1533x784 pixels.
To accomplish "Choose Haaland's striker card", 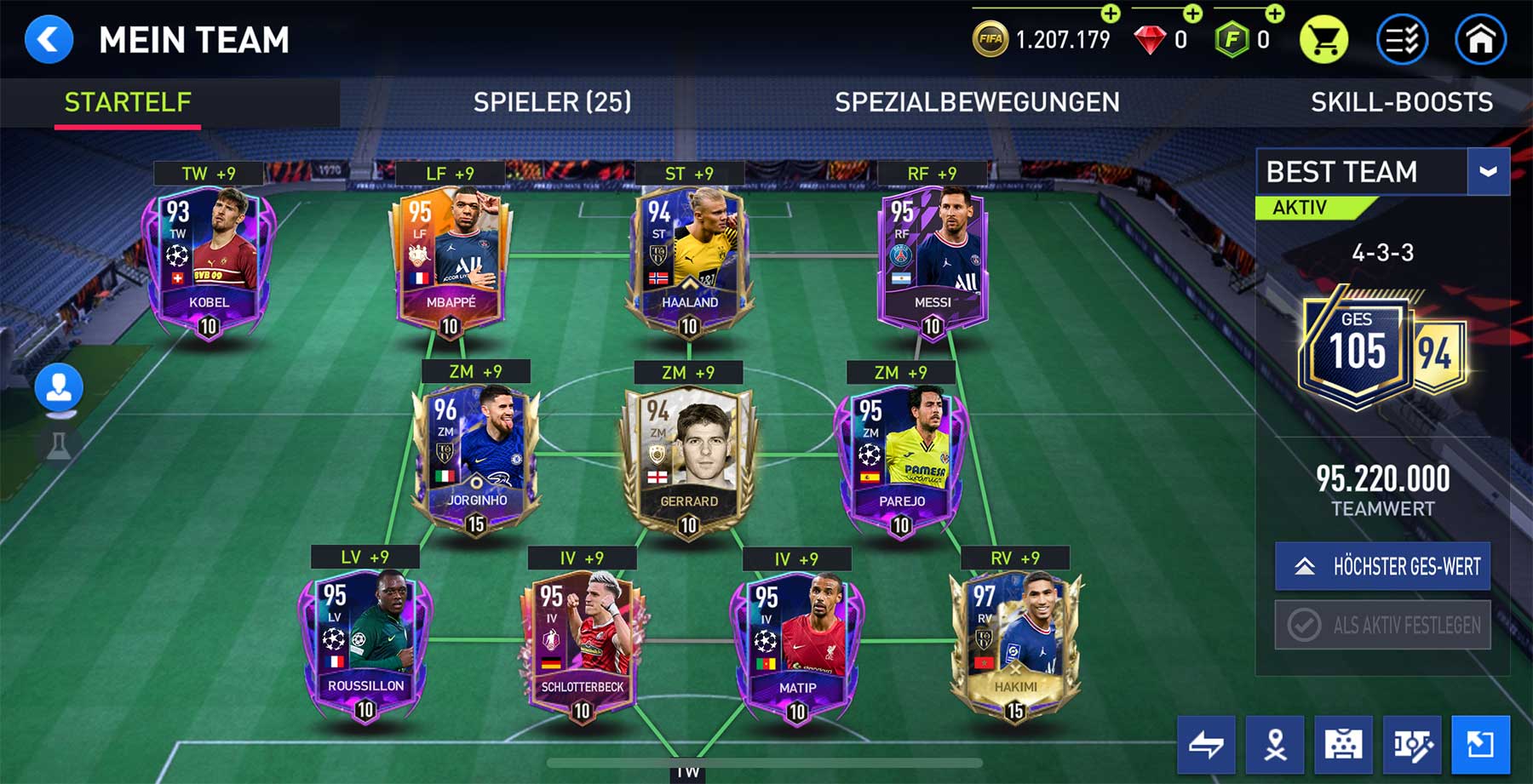I will pyautogui.click(x=689, y=260).
